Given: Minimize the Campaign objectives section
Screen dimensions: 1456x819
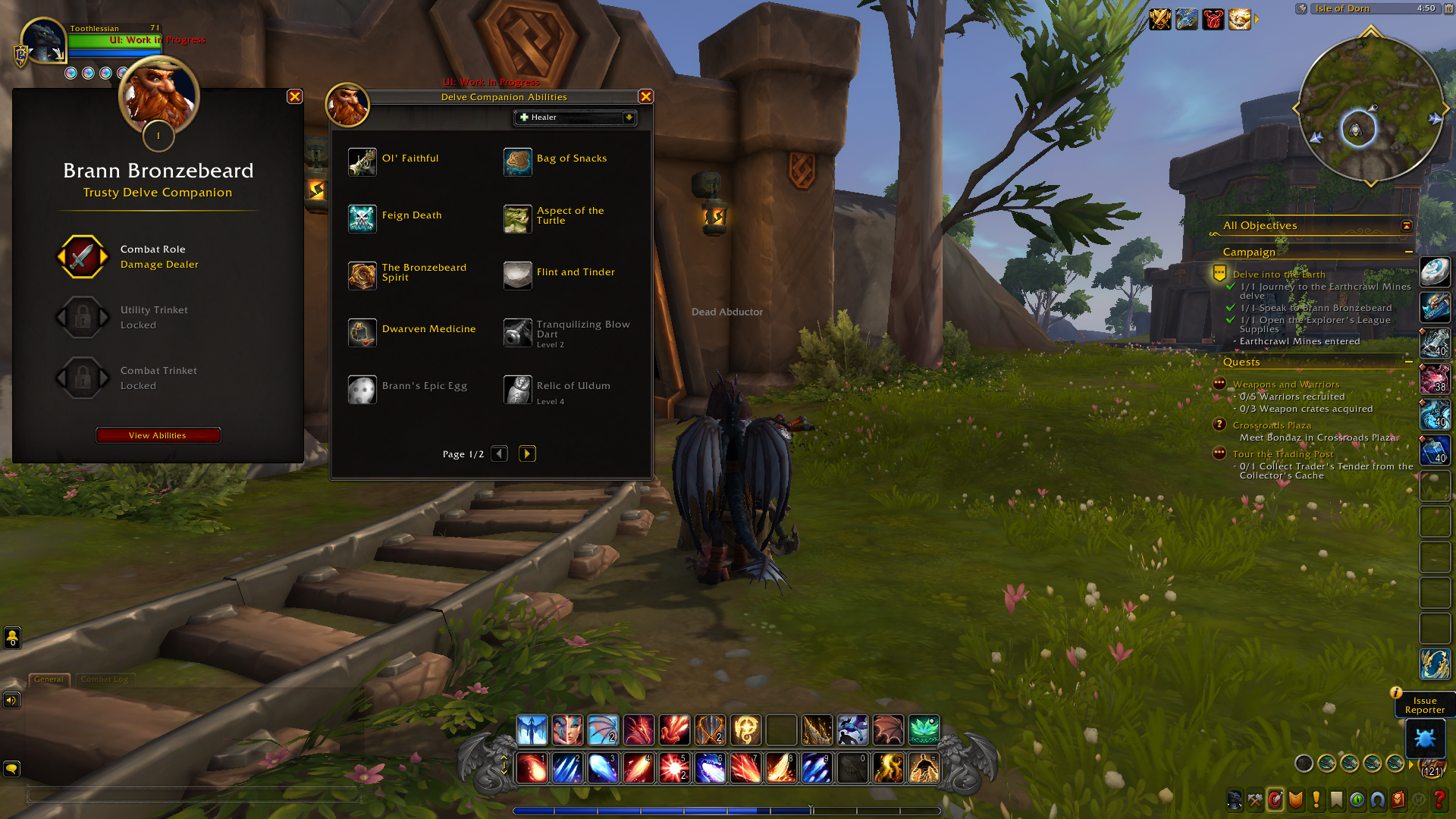Looking at the screenshot, I should (x=1409, y=252).
